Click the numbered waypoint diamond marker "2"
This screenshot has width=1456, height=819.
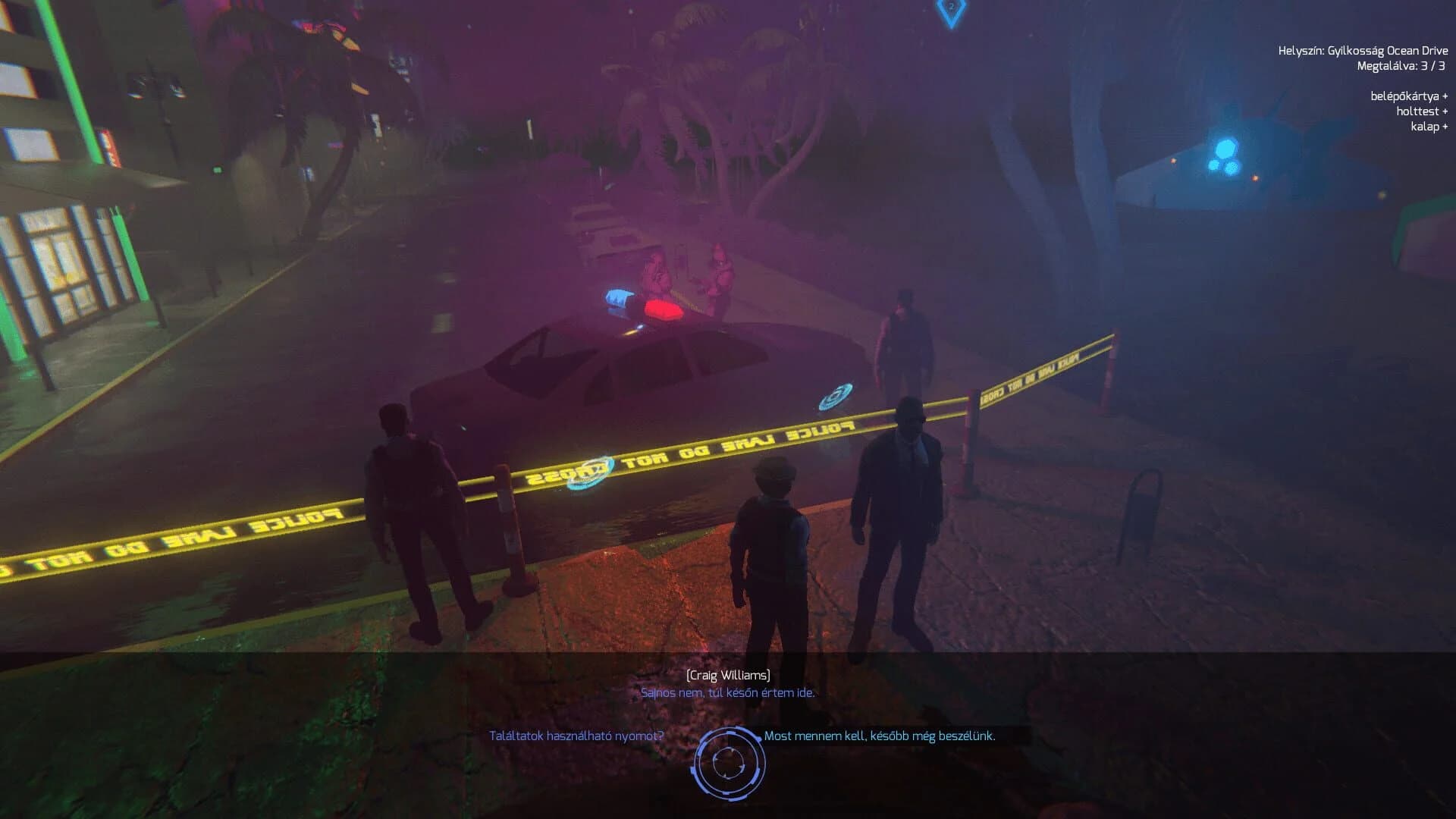(x=950, y=8)
